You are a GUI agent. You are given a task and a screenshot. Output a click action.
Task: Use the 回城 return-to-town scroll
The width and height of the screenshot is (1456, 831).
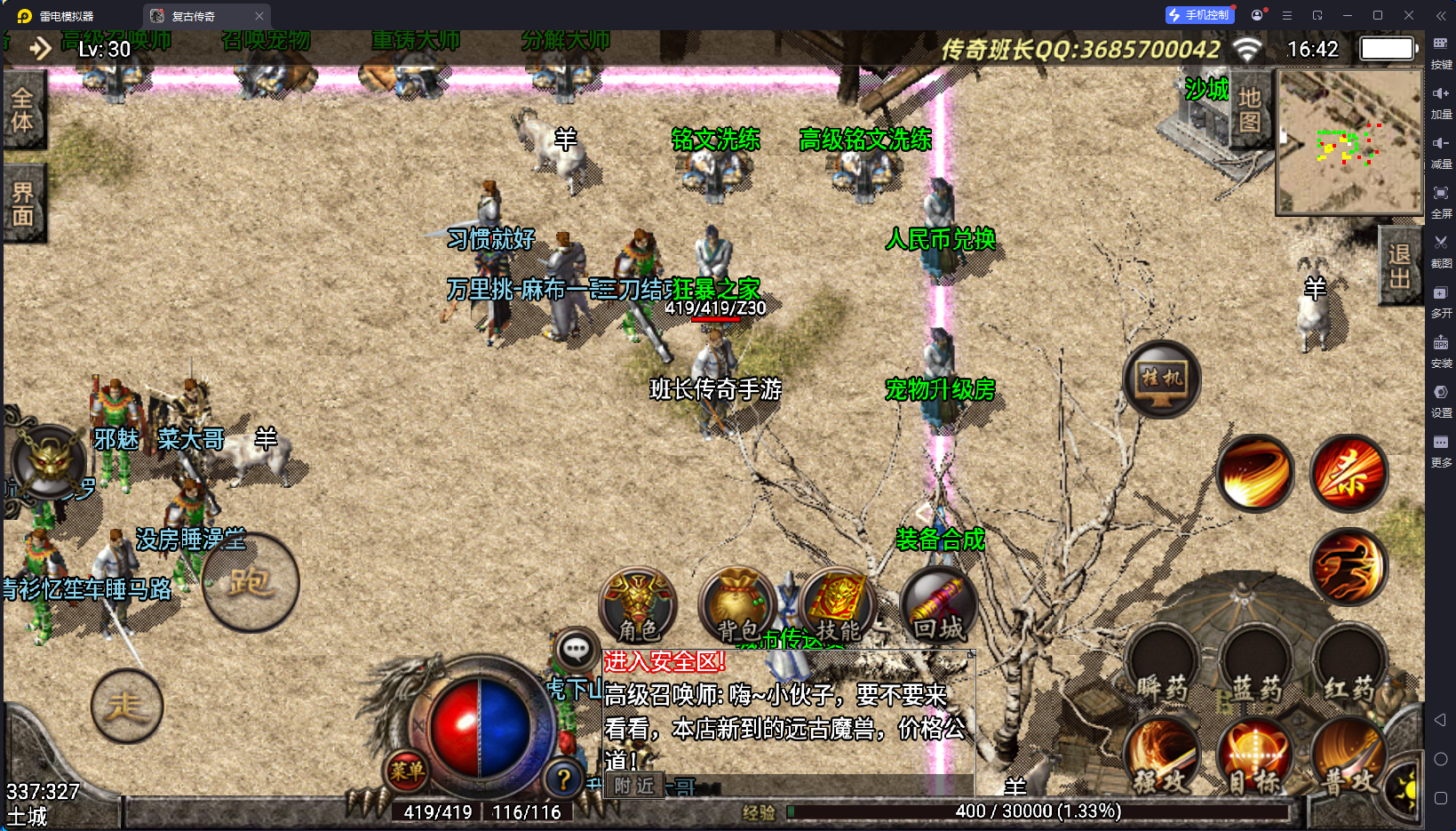pos(938,605)
